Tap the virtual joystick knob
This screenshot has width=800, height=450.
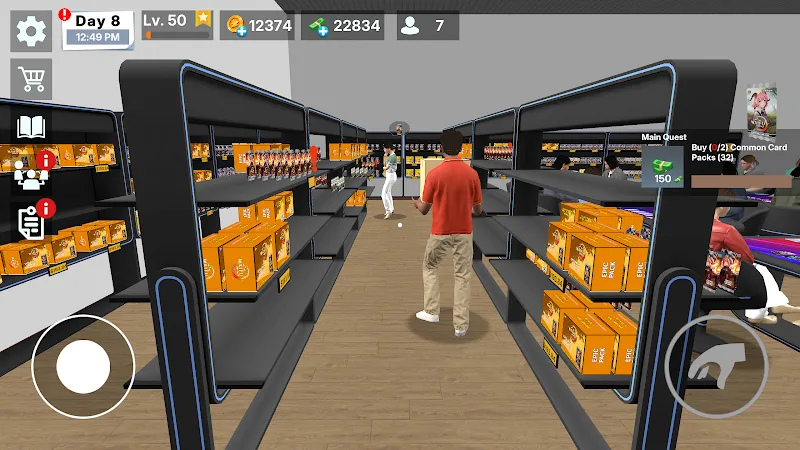click(x=83, y=367)
